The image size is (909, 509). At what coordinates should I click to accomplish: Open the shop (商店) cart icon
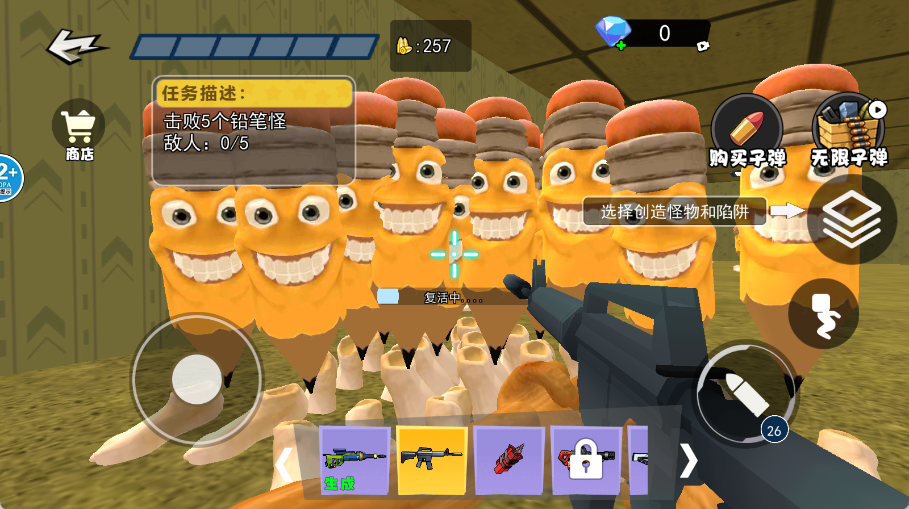pyautogui.click(x=79, y=128)
